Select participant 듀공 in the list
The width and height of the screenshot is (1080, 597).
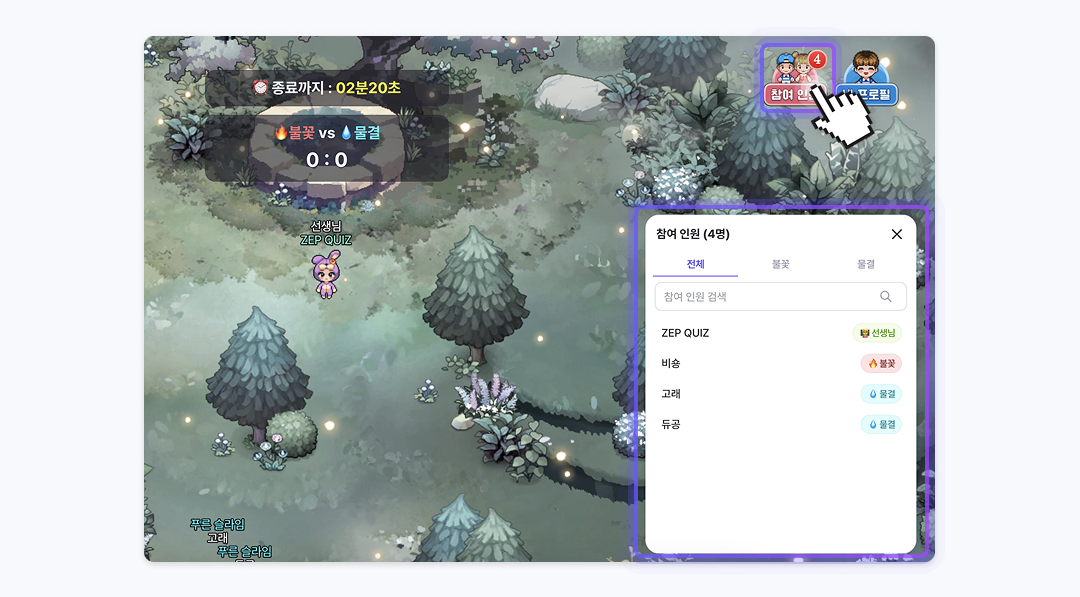671,425
